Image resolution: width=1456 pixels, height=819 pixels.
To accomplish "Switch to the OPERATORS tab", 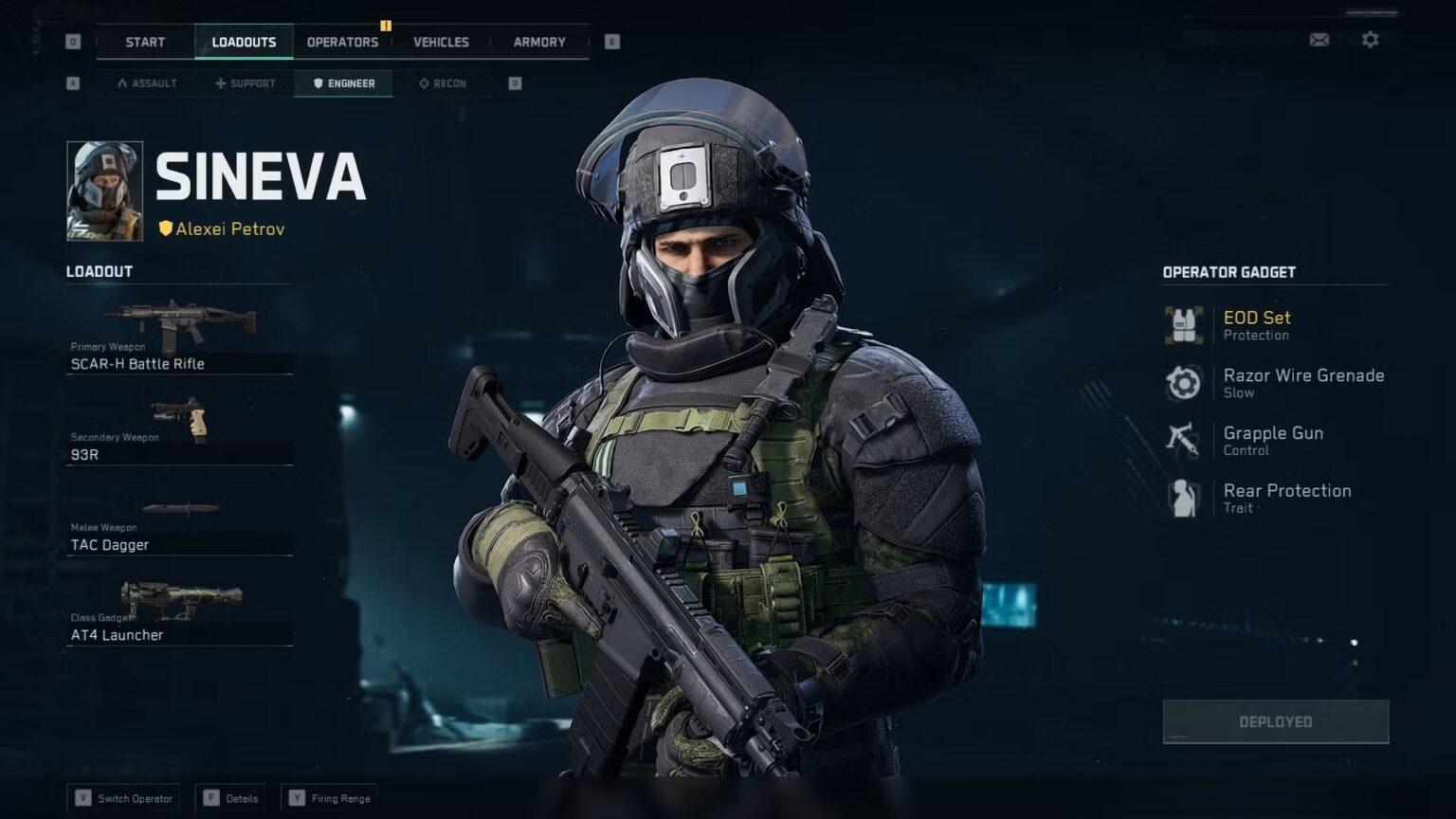I will [342, 42].
